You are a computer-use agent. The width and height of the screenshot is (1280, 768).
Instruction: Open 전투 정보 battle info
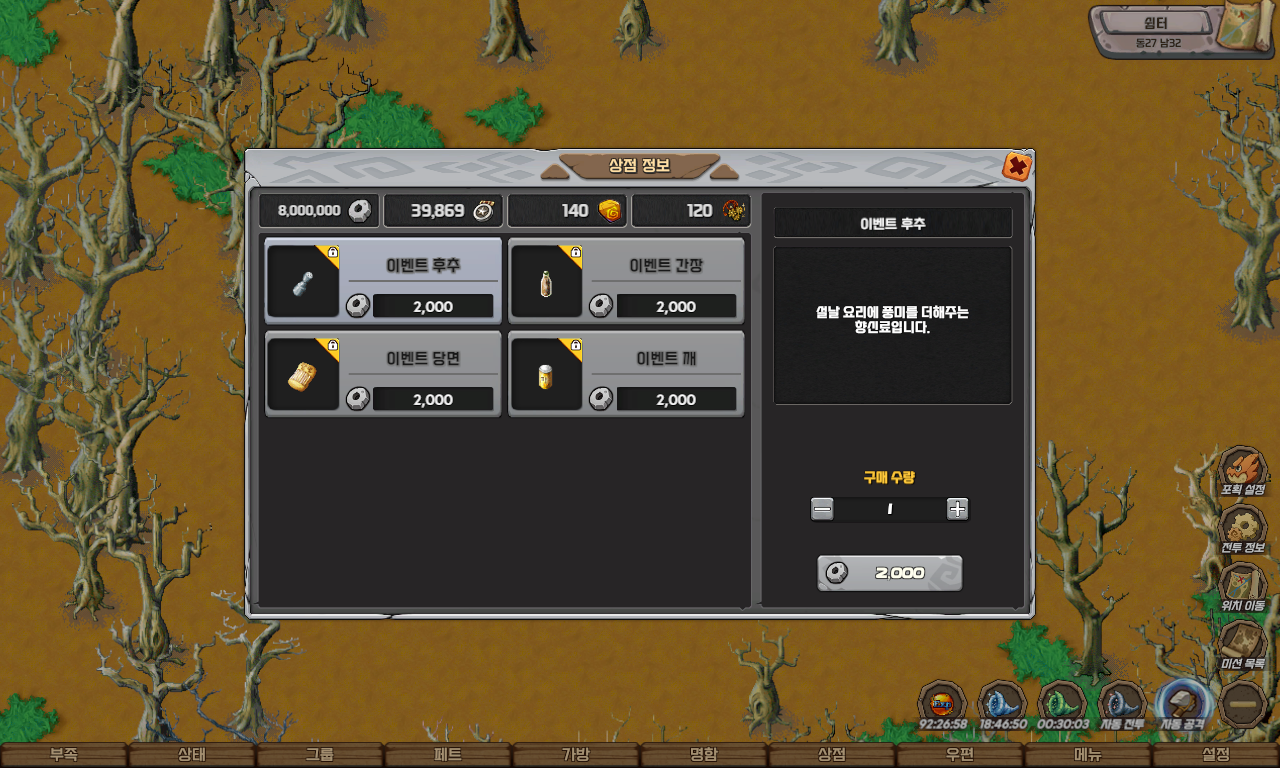click(x=1242, y=530)
